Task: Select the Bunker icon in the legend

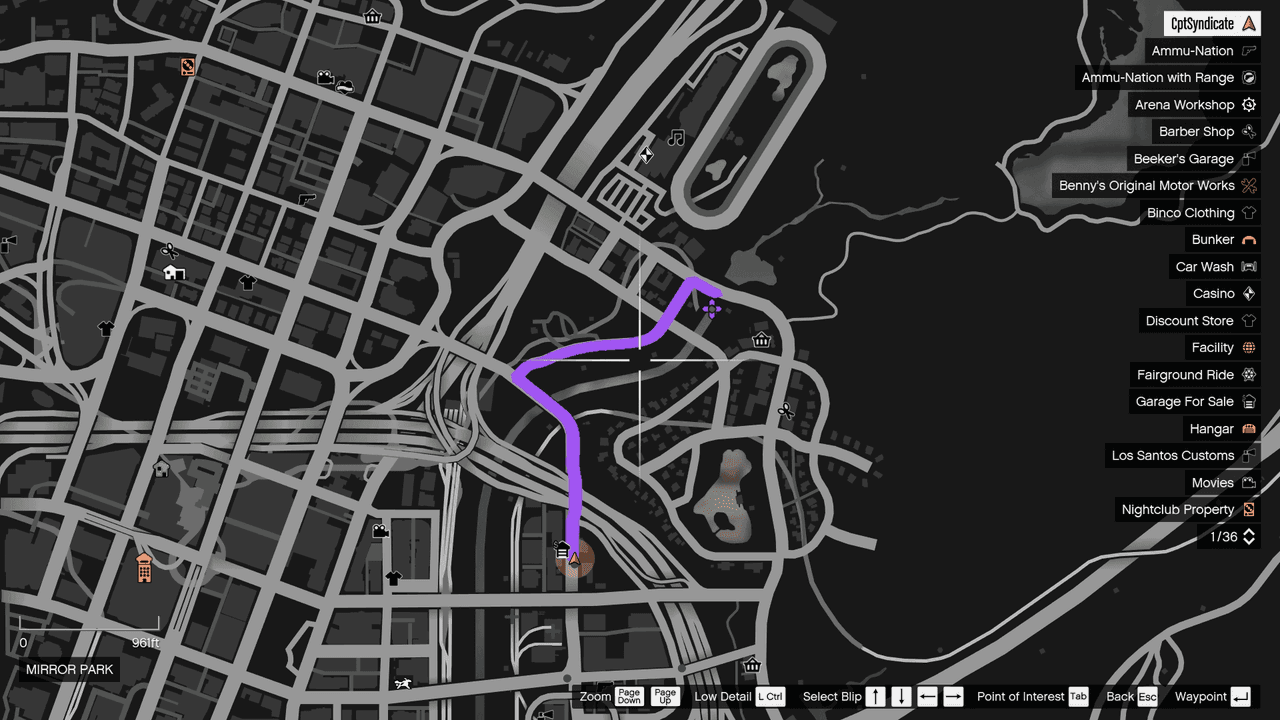Action: coord(1248,239)
